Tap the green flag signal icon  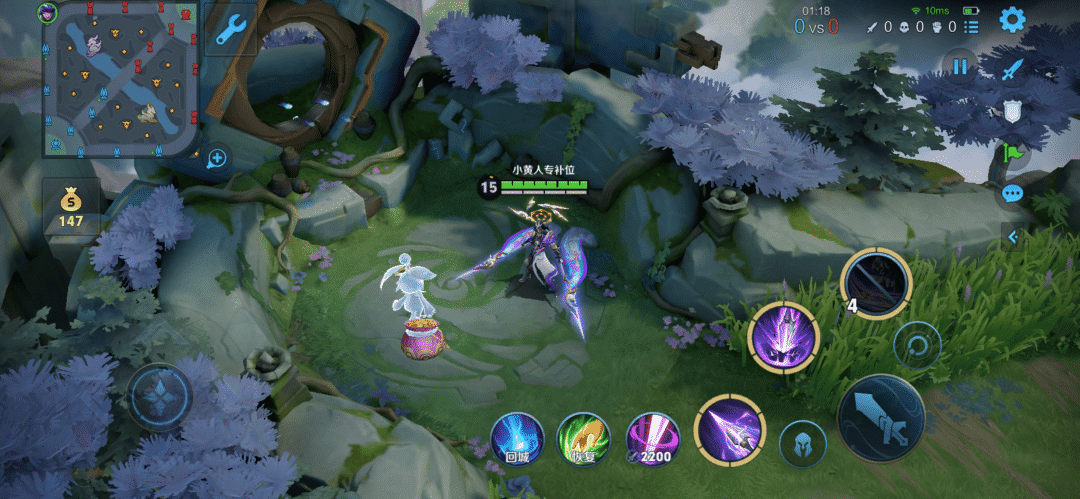pyautogui.click(x=1013, y=153)
